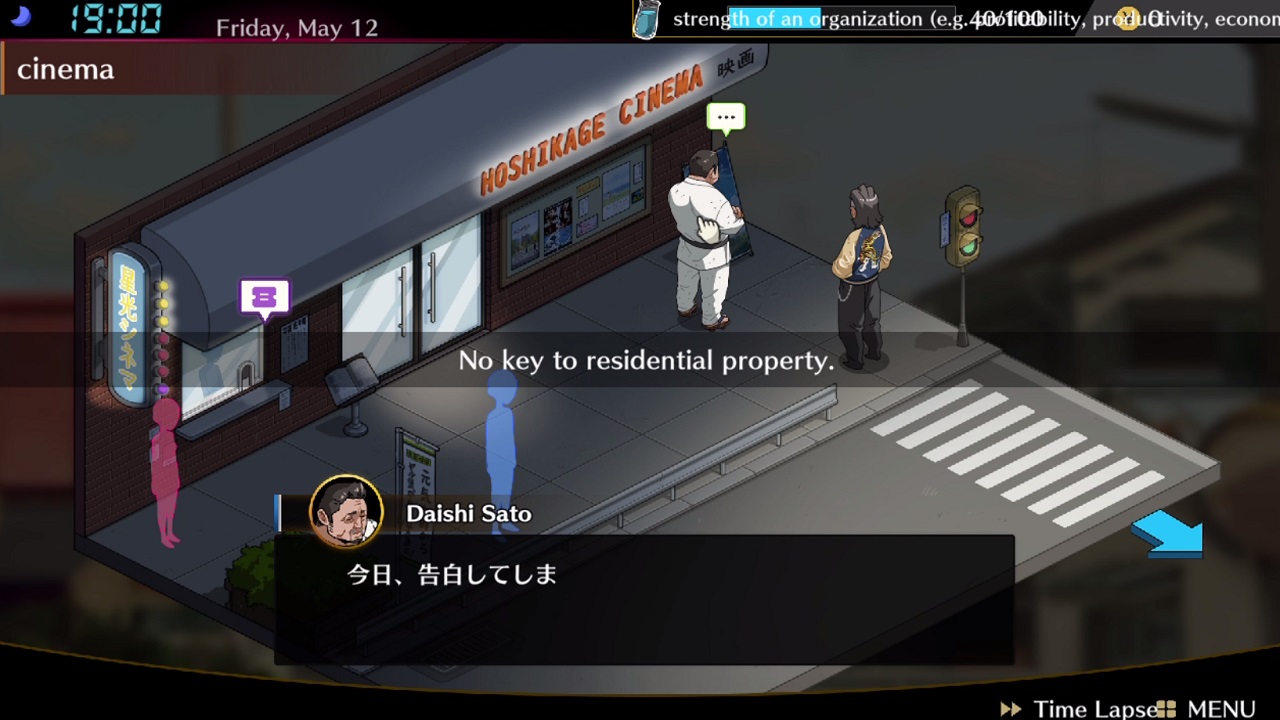1280x720 pixels.
Task: Open the MENU button
Action: coord(1208,708)
